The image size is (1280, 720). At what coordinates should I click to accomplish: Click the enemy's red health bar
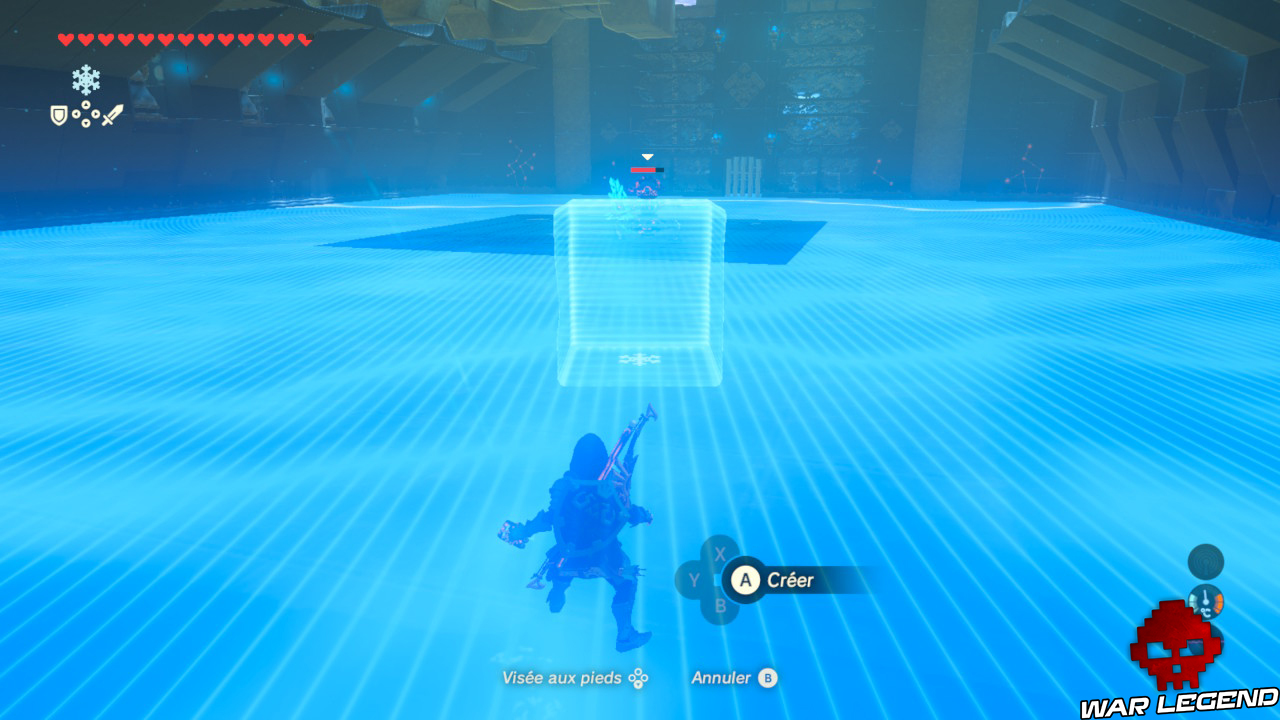(645, 170)
